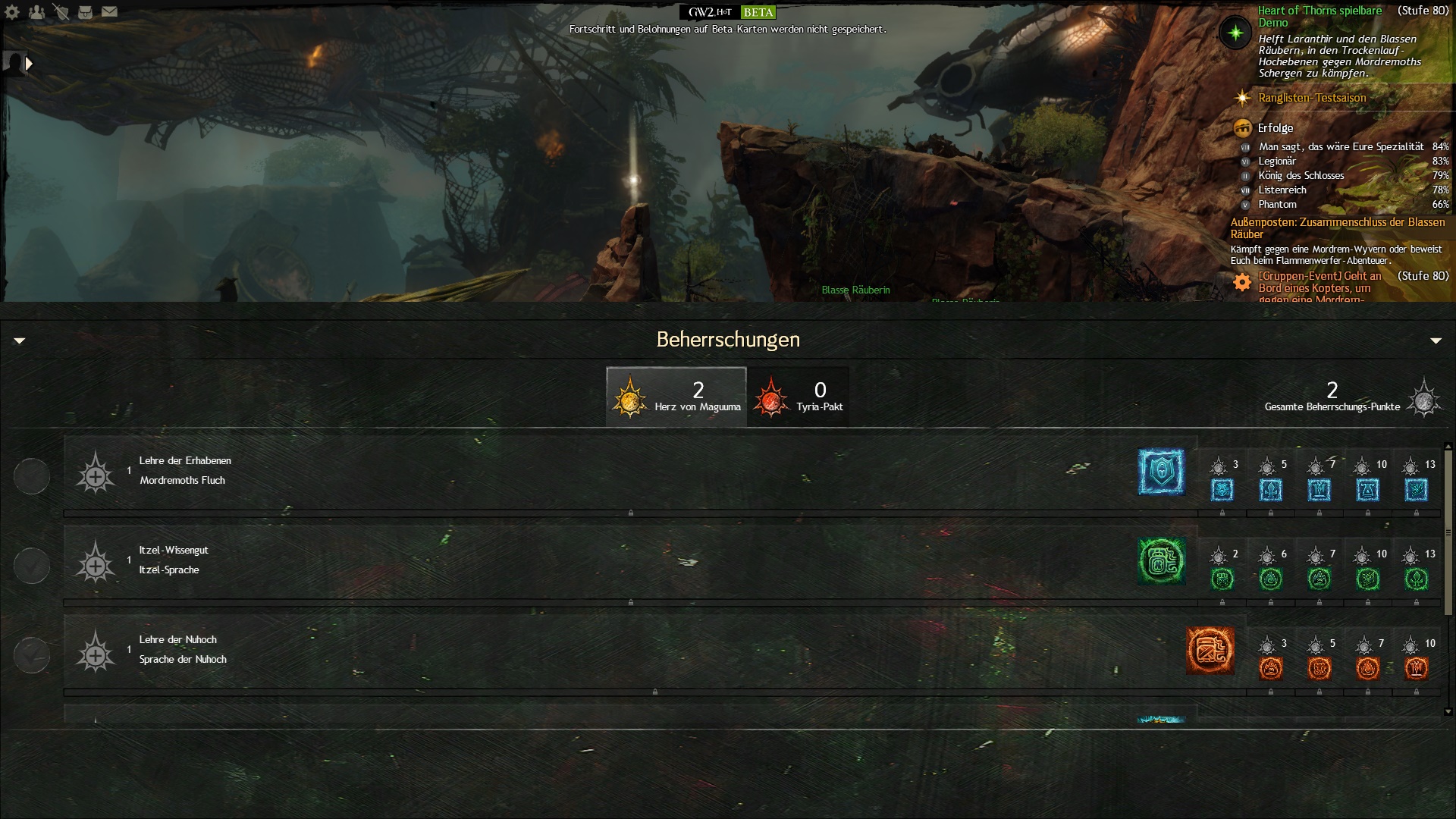The height and width of the screenshot is (819, 1456).
Task: Open the contacts and guild people icon
Action: [36, 12]
